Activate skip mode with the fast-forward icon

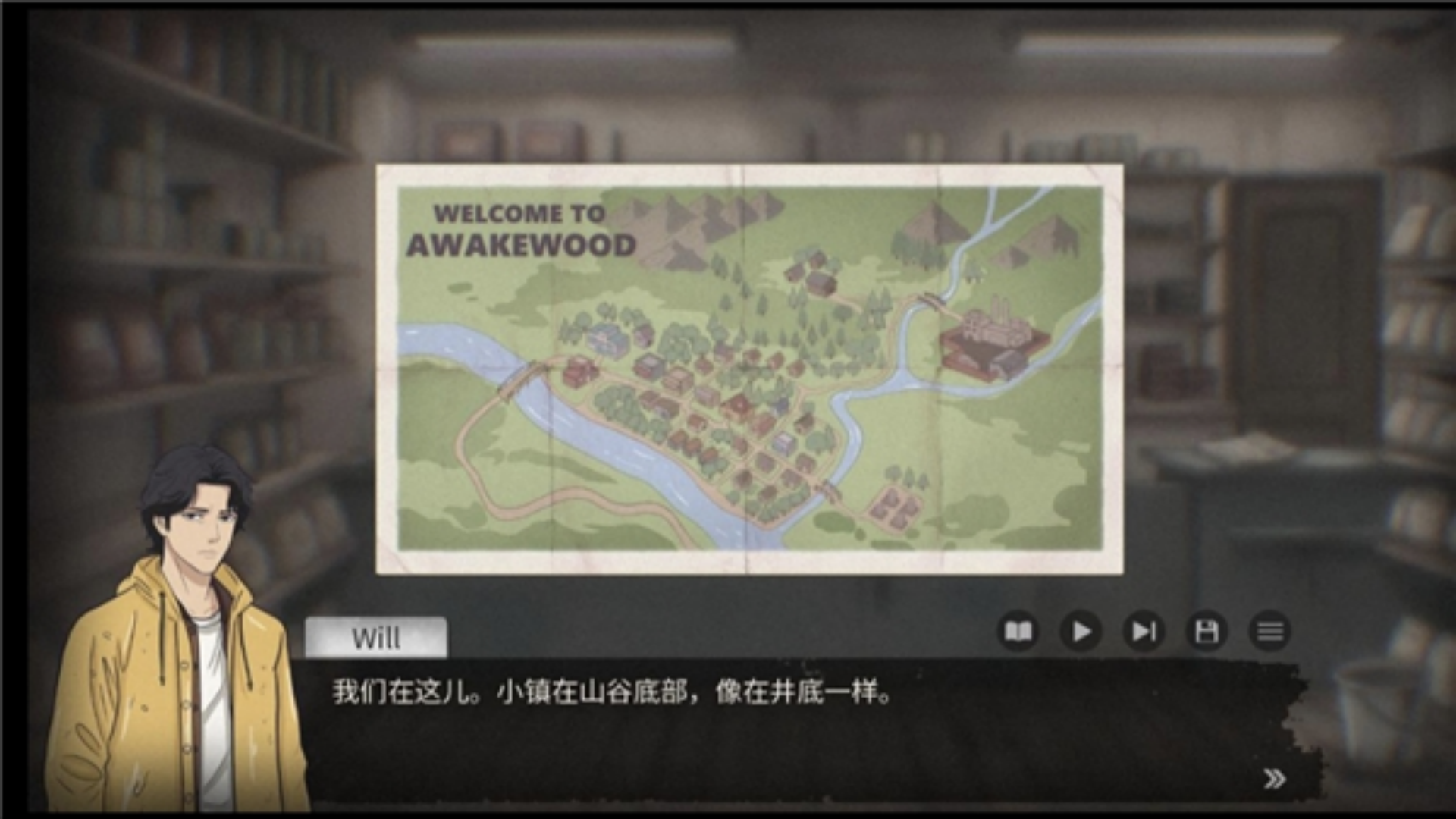[1145, 631]
